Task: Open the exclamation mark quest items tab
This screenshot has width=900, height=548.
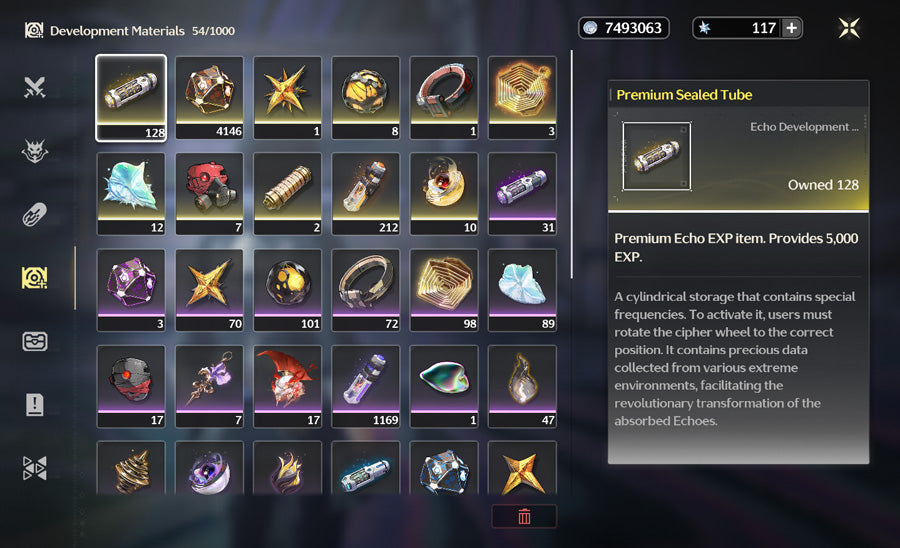Action: 35,404
